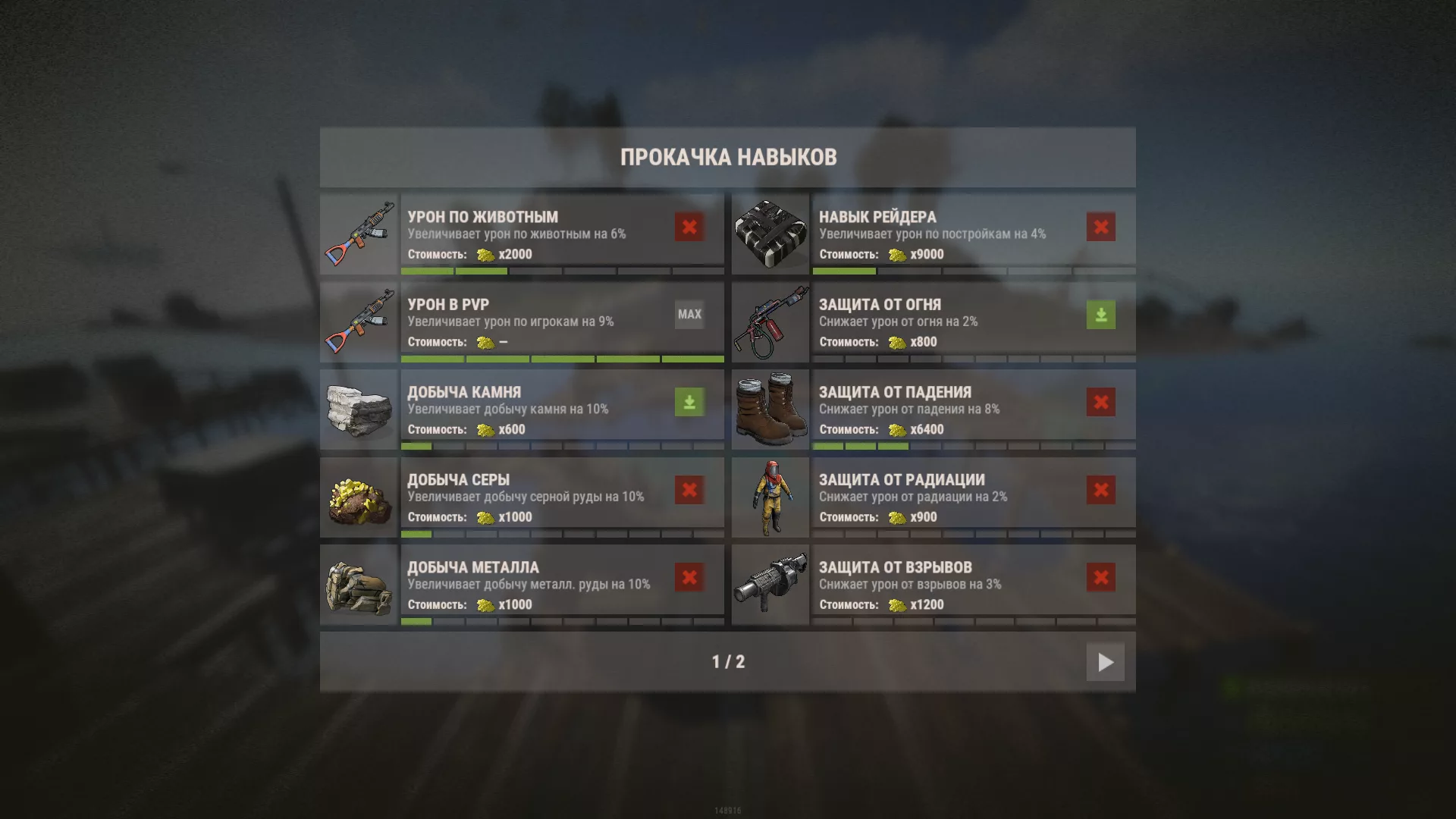Select the fire extinguisher icon for Защита от огня
The image size is (1456, 819).
click(770, 319)
